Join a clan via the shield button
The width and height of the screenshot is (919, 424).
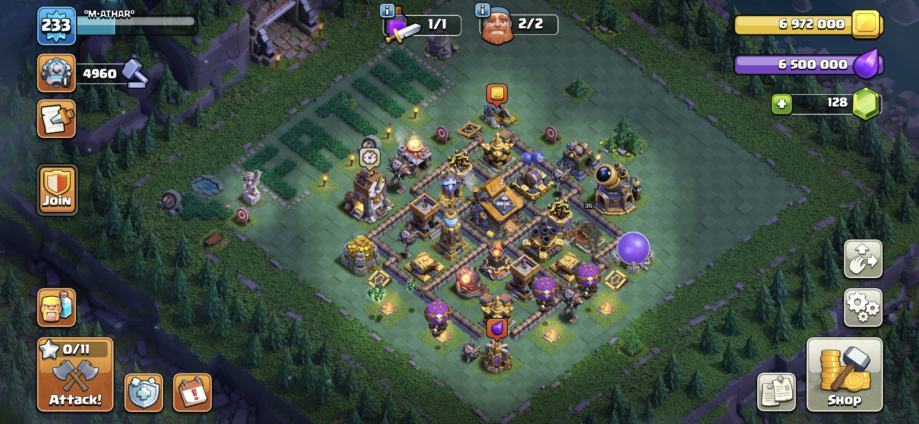[57, 189]
